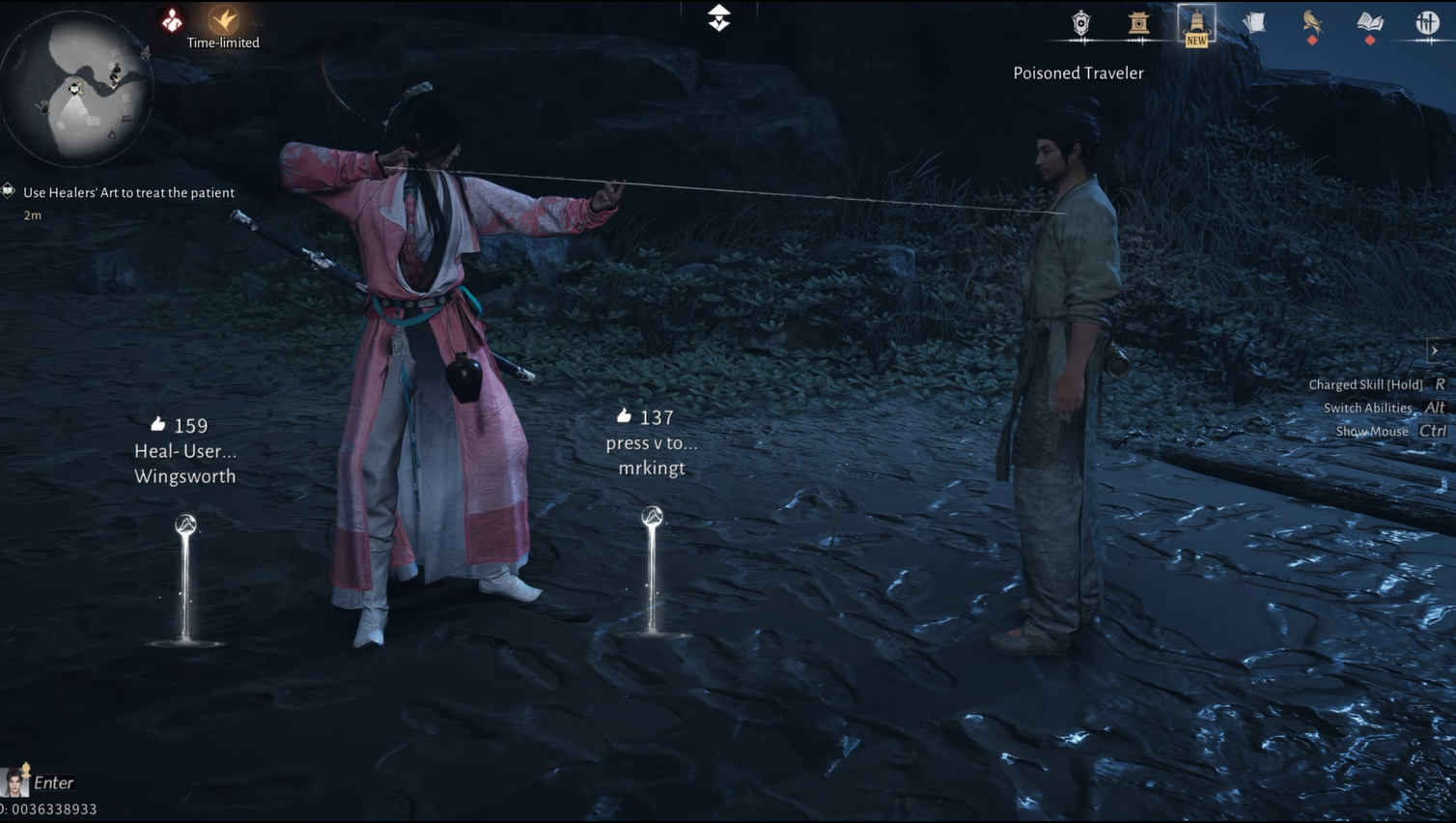Click the player portrait thumbnail at bottom left
Viewport: 1456px width, 823px height.
(x=14, y=782)
